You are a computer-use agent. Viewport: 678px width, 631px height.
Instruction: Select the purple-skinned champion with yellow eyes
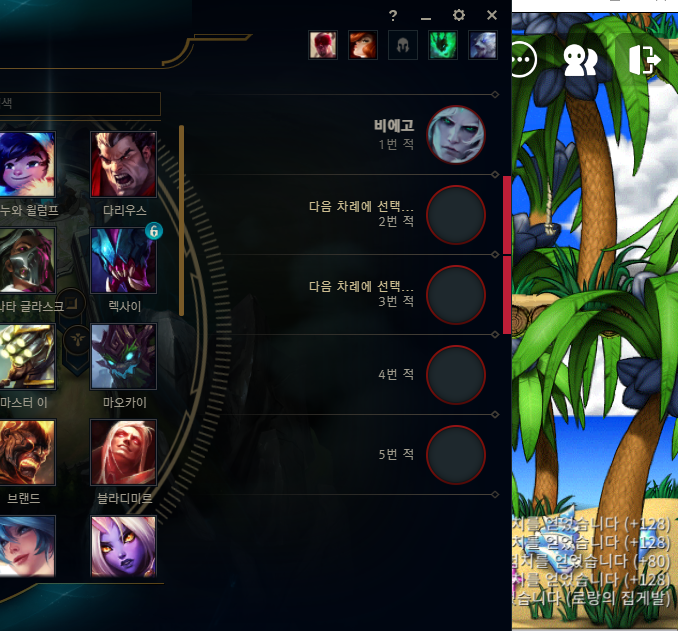tap(123, 546)
